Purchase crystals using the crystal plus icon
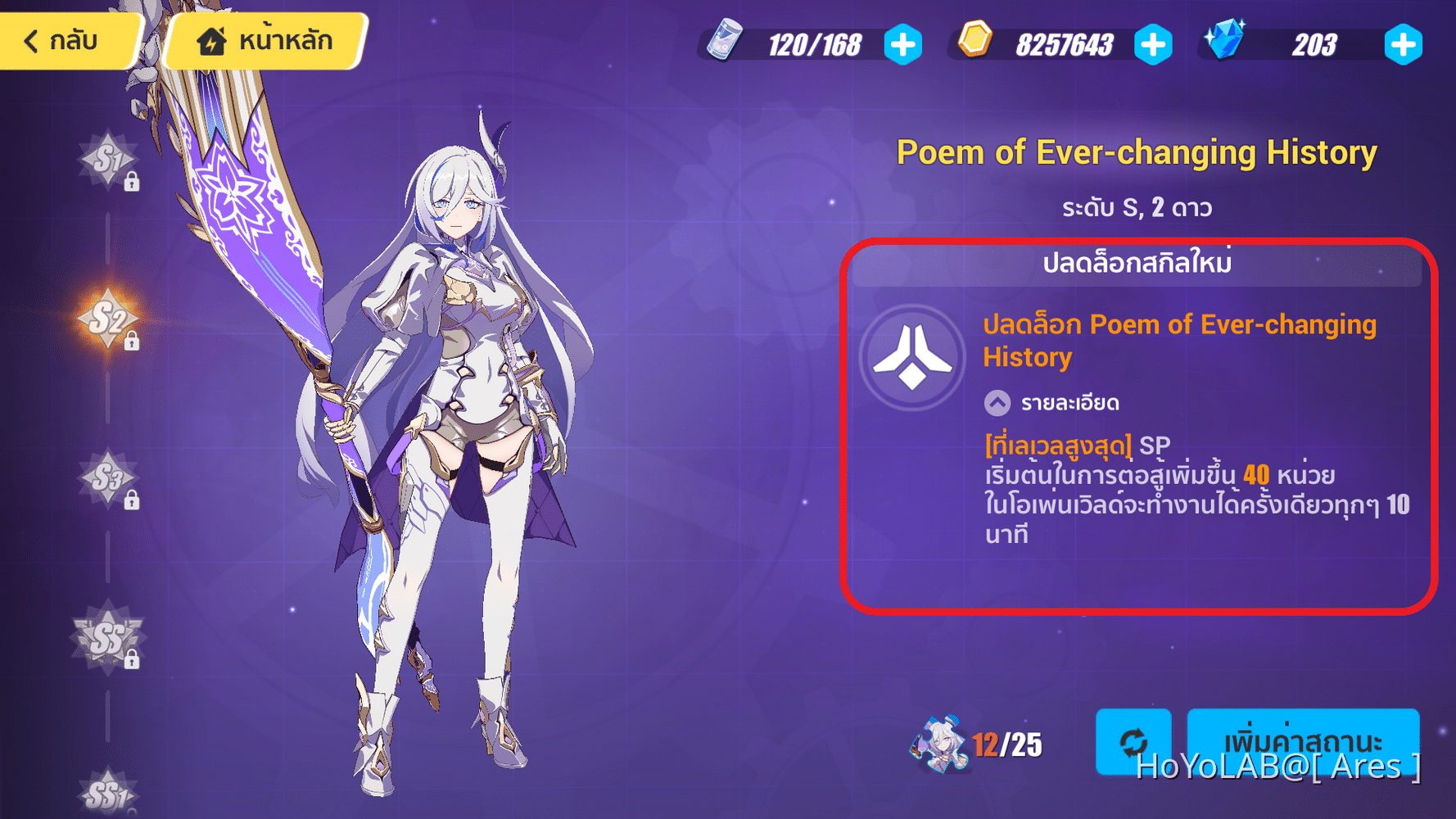1456x819 pixels. coord(1402,45)
